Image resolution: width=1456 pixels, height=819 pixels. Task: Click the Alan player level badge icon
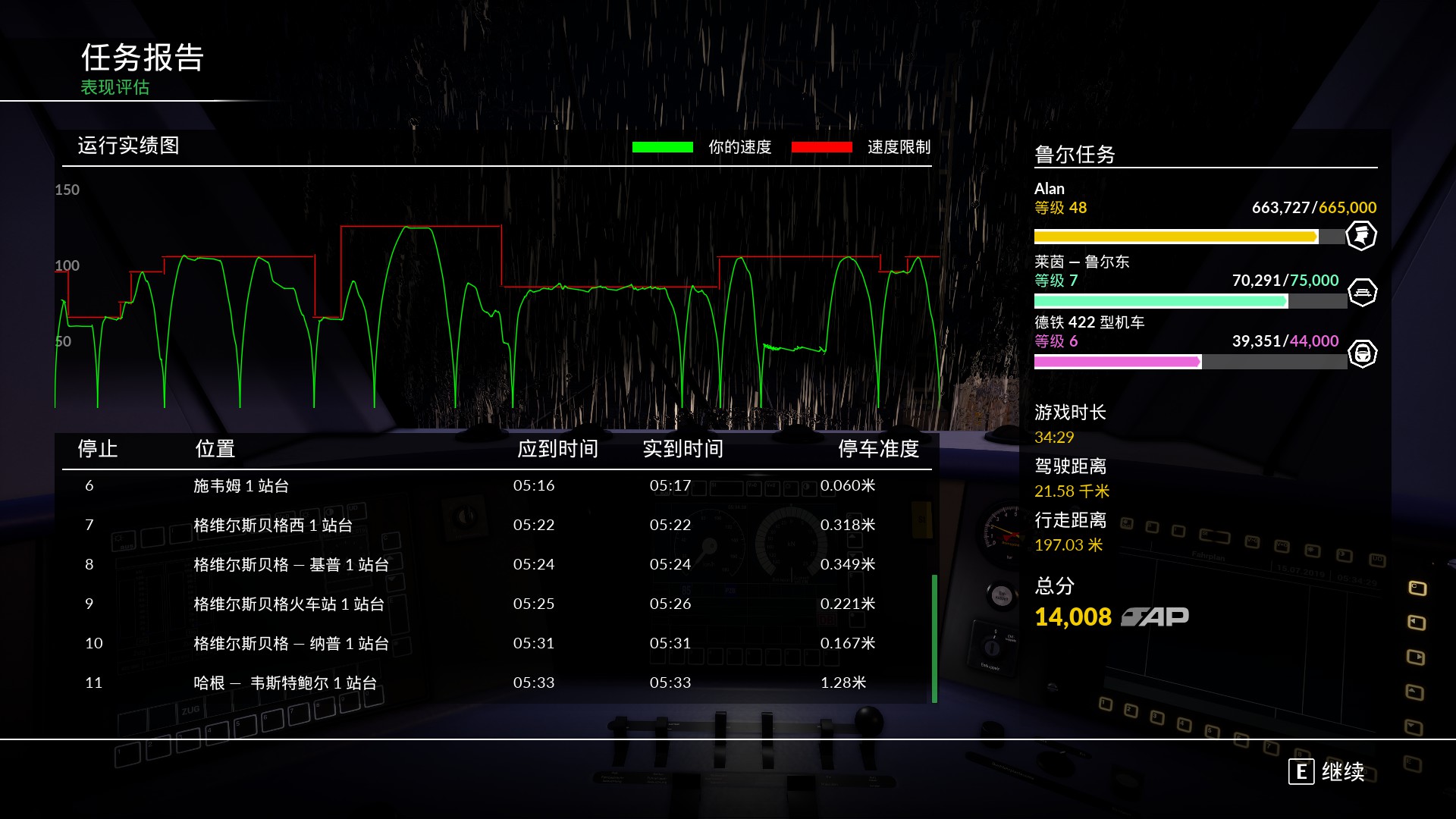[x=1361, y=236]
